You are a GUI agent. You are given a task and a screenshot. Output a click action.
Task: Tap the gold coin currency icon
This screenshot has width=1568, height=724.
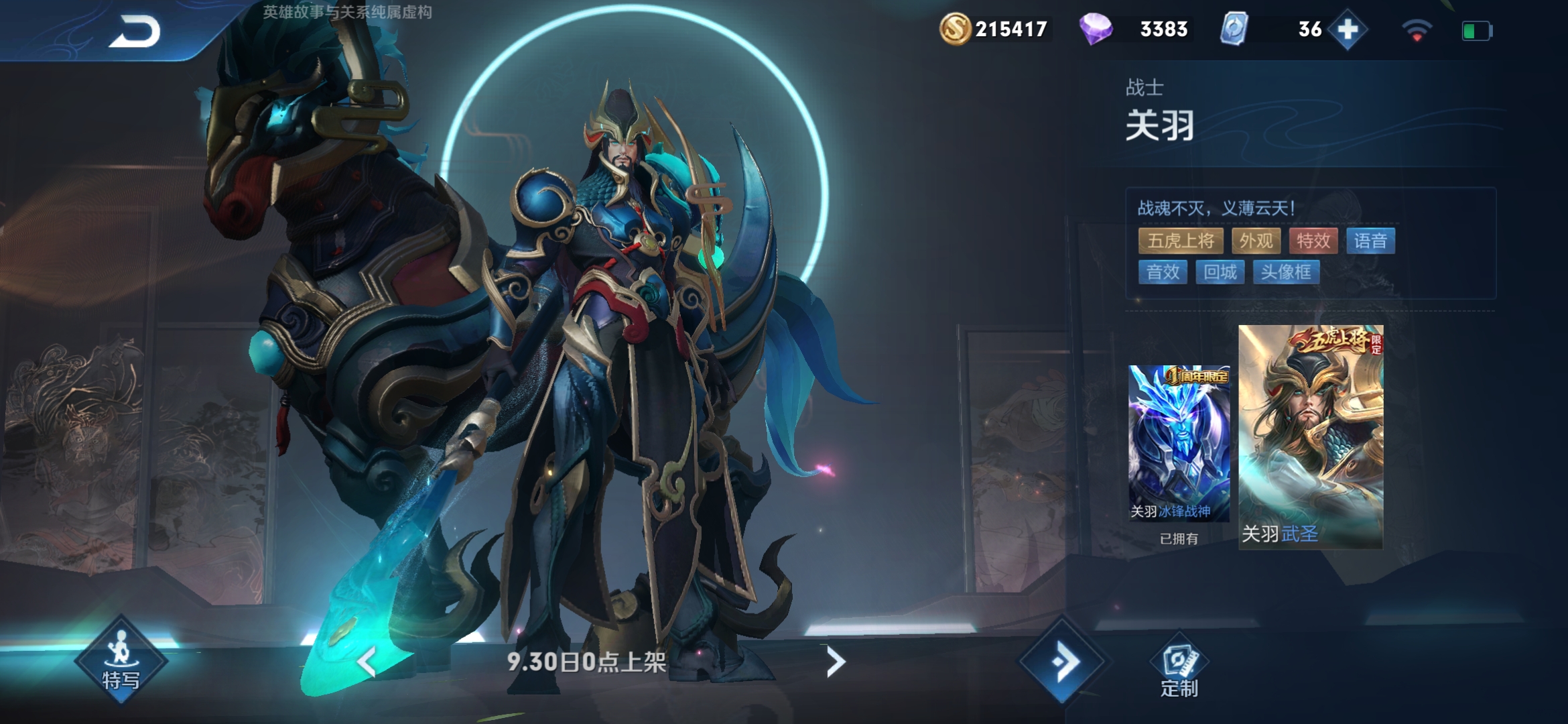point(955,29)
